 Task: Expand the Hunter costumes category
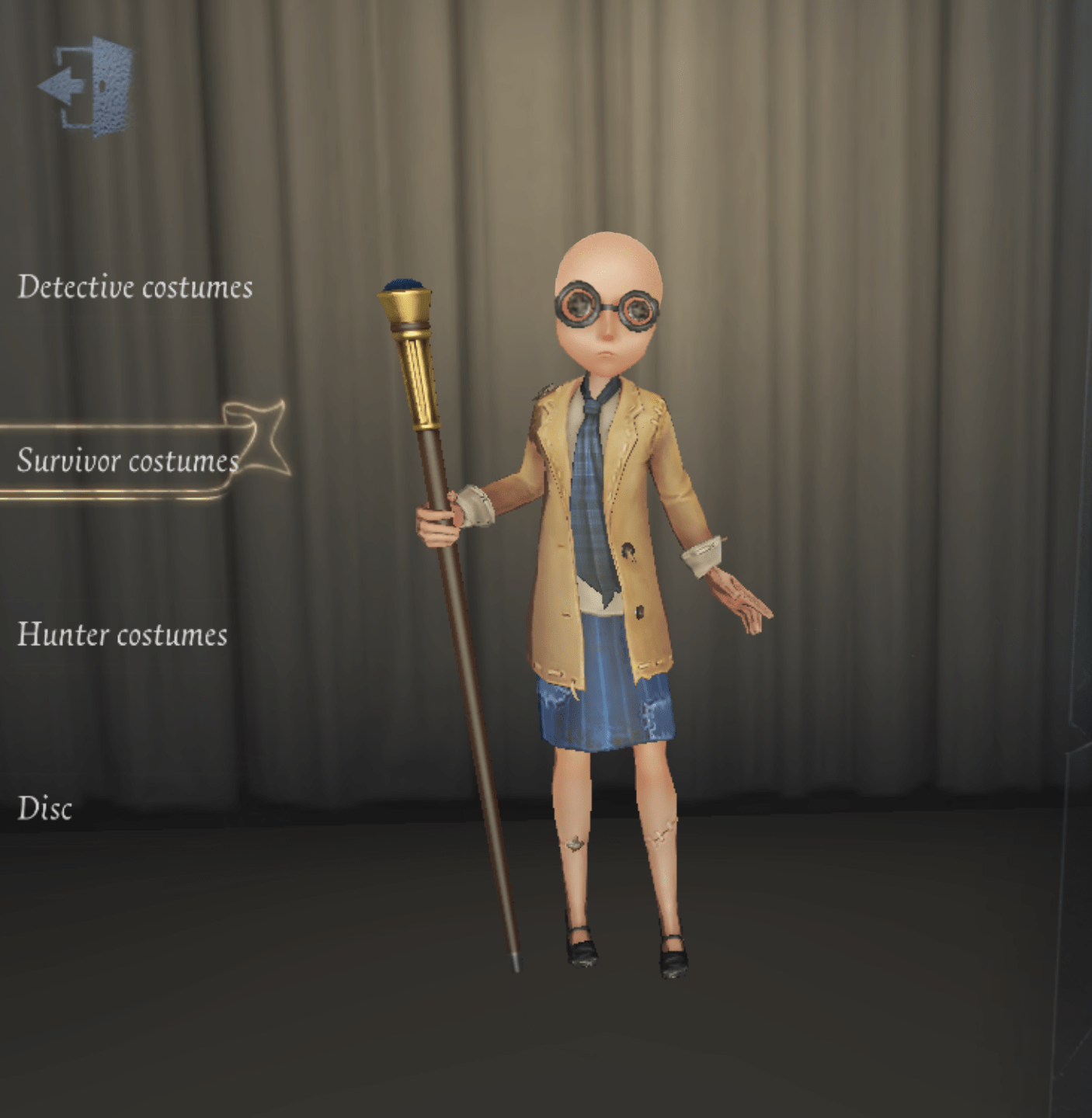pos(123,635)
